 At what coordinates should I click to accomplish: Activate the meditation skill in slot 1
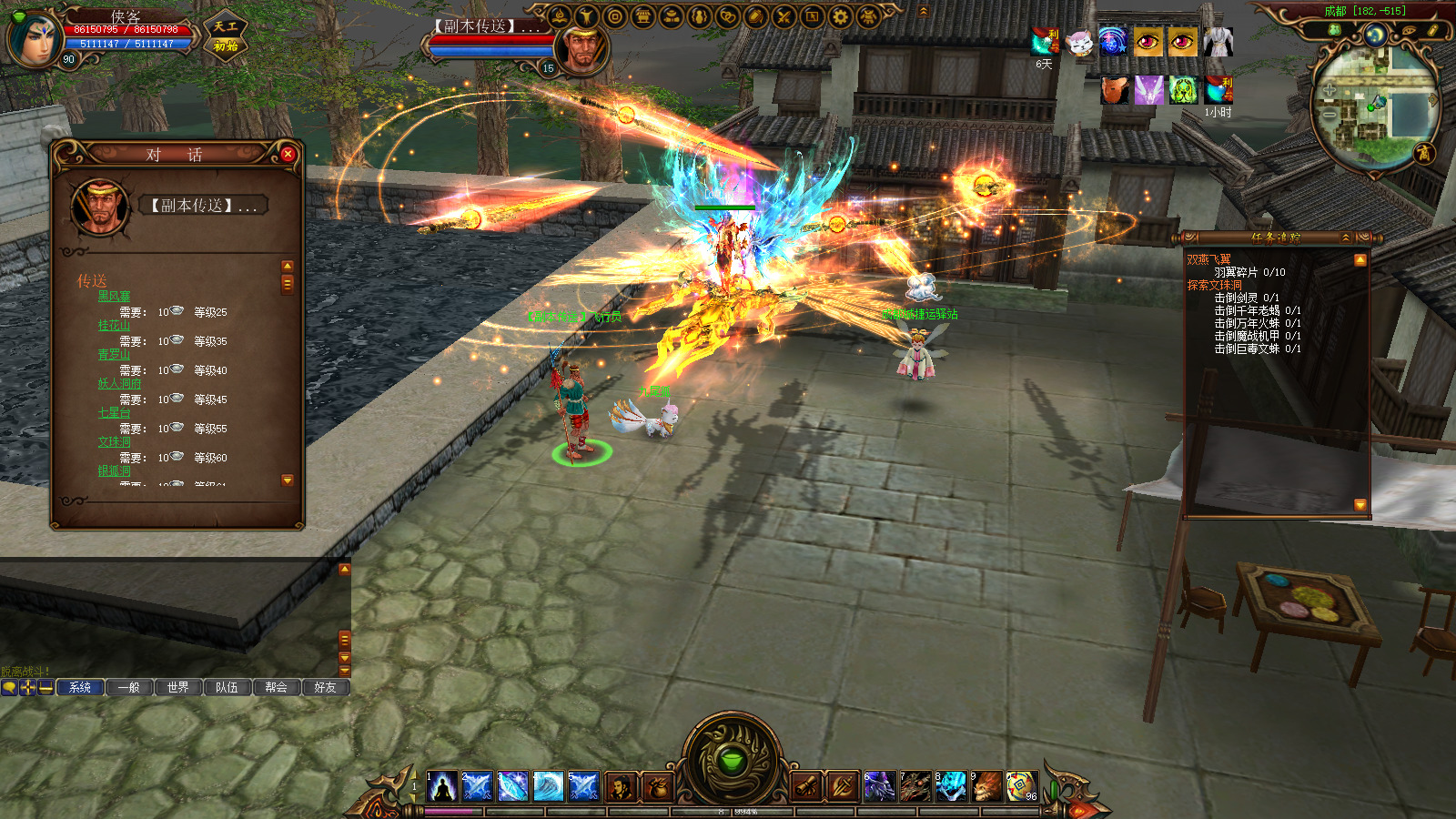(x=442, y=786)
